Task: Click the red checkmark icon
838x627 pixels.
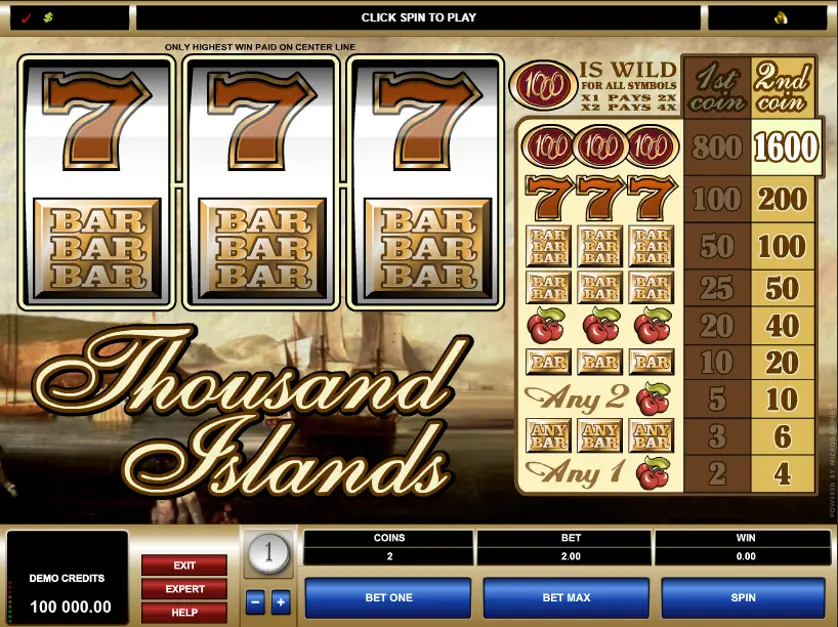Action: [x=26, y=17]
